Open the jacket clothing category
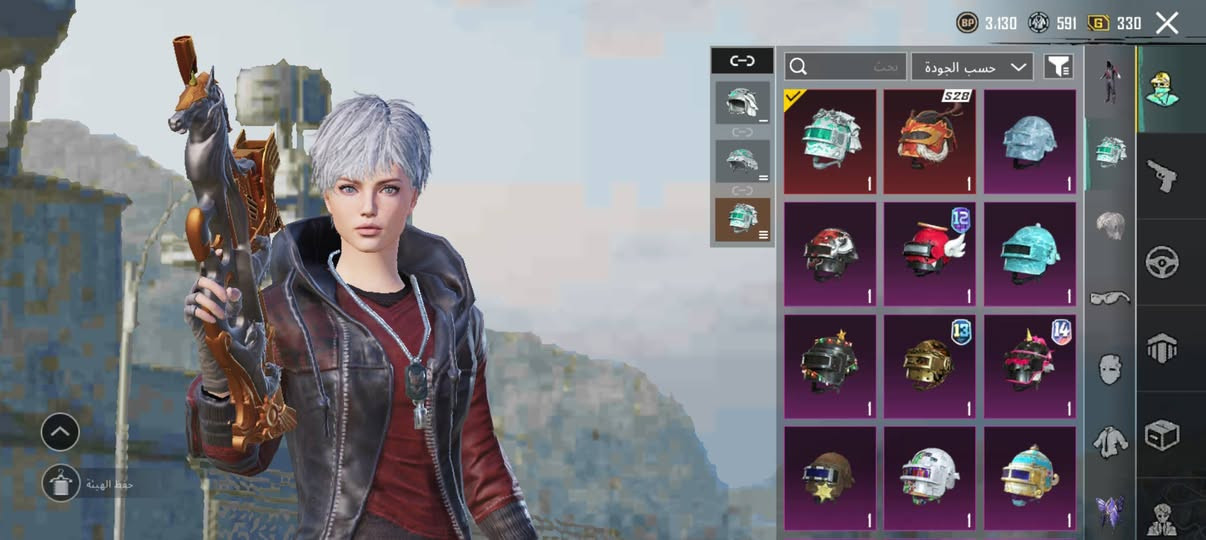Viewport: 1206px width, 540px height. [1110, 439]
